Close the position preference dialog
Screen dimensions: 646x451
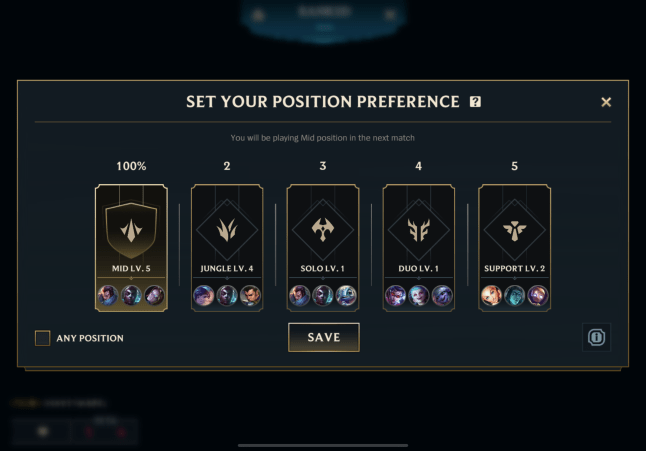coord(606,102)
